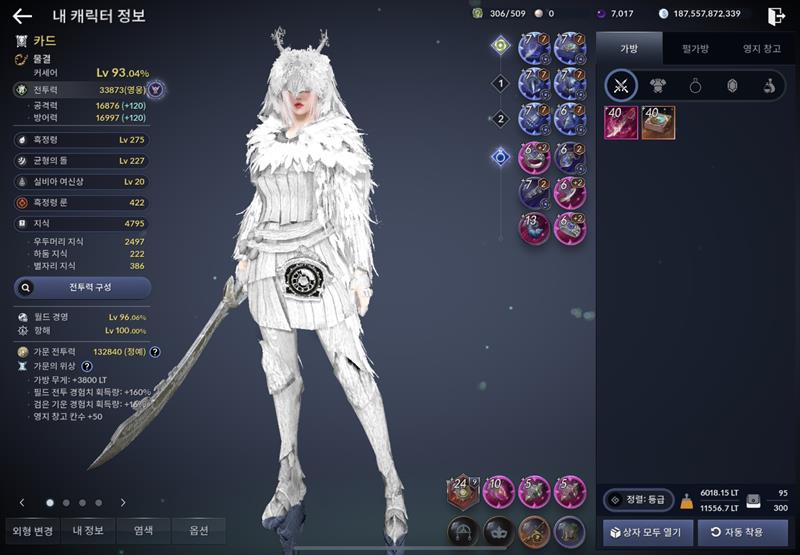Open the 내 정보 tab
800x555 pixels.
(88, 530)
